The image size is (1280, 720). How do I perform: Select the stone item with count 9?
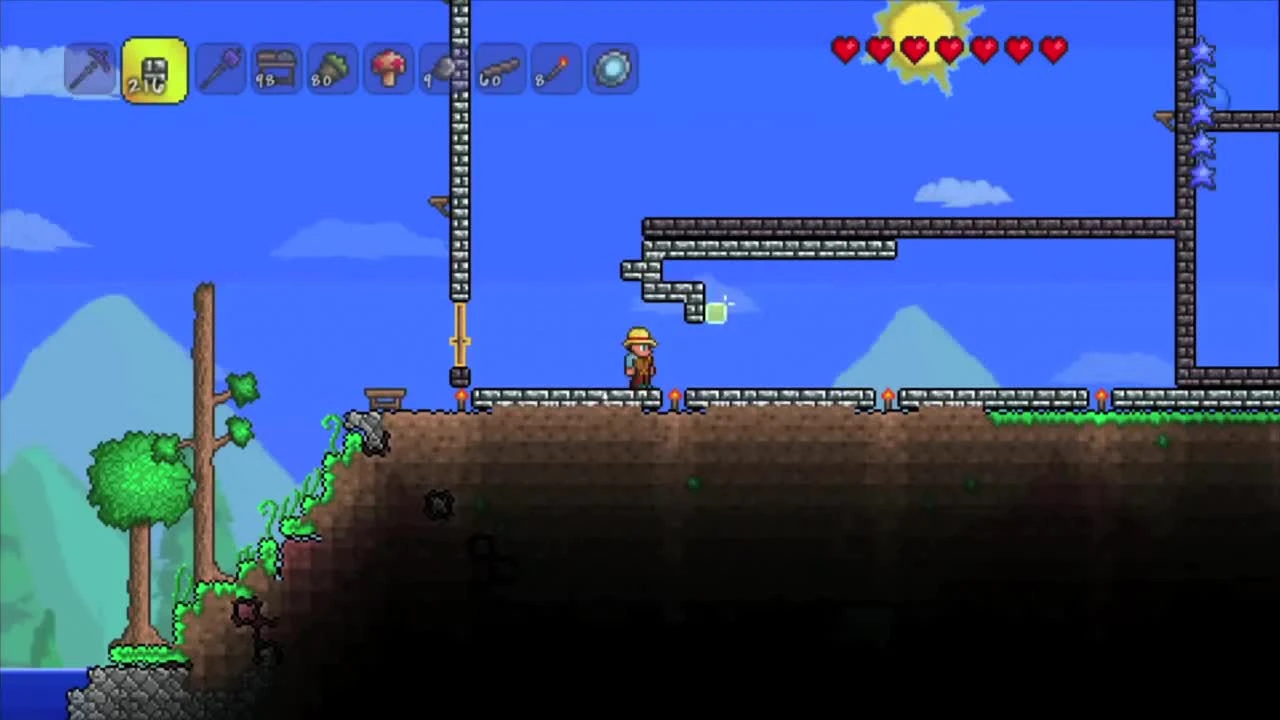tap(443, 67)
